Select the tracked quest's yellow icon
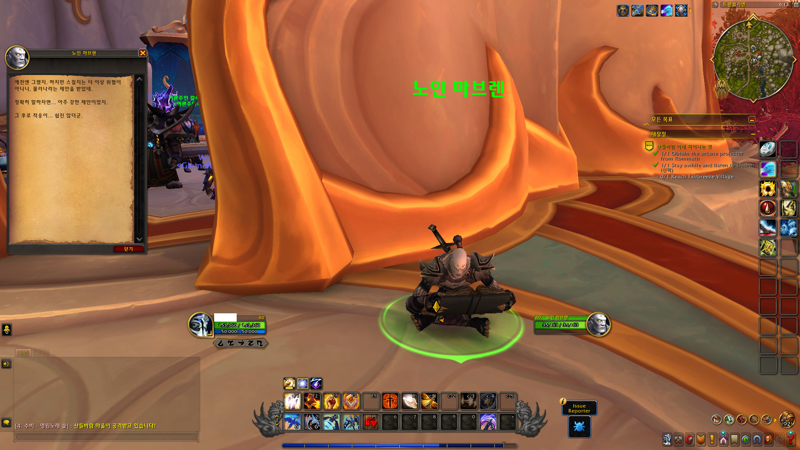This screenshot has width=800, height=450. click(649, 147)
